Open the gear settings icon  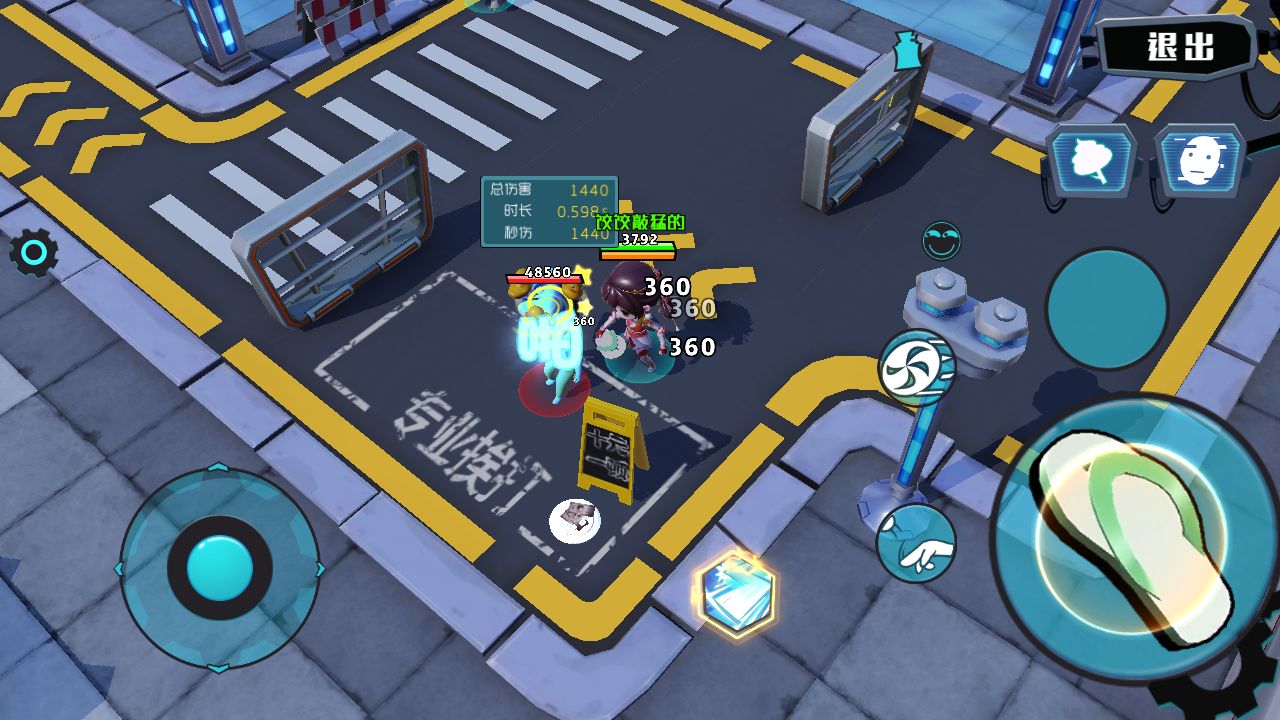coord(33,255)
